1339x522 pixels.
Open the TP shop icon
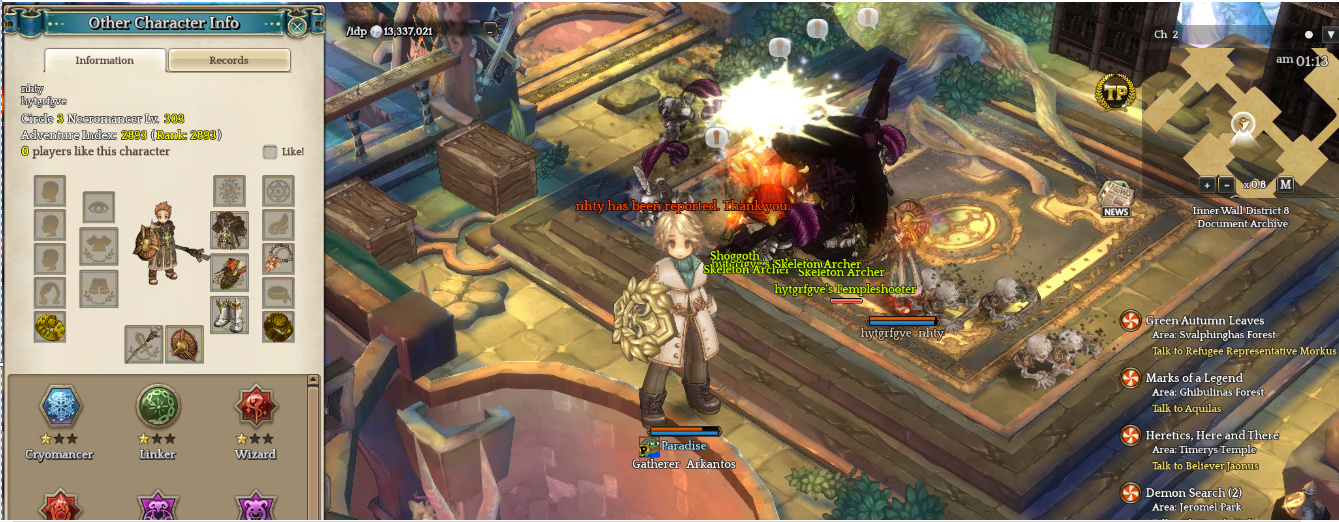pyautogui.click(x=1115, y=93)
